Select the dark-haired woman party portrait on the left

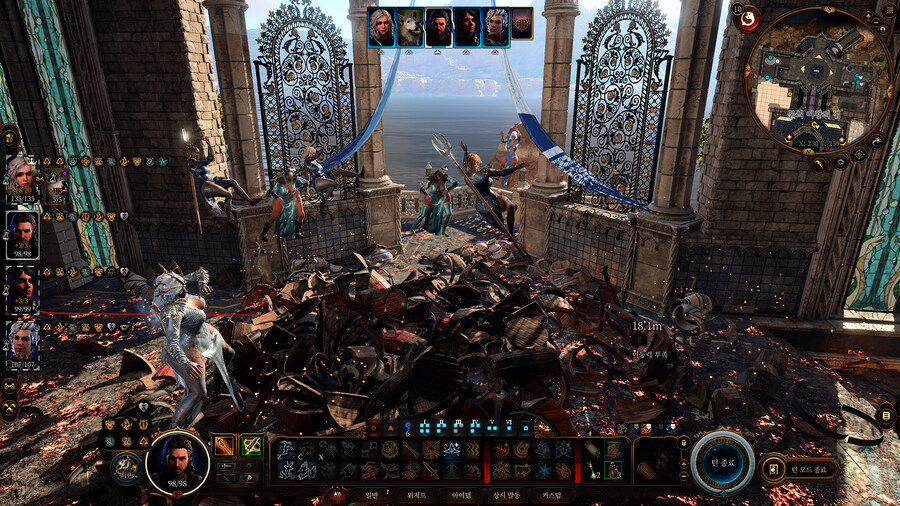point(22,288)
